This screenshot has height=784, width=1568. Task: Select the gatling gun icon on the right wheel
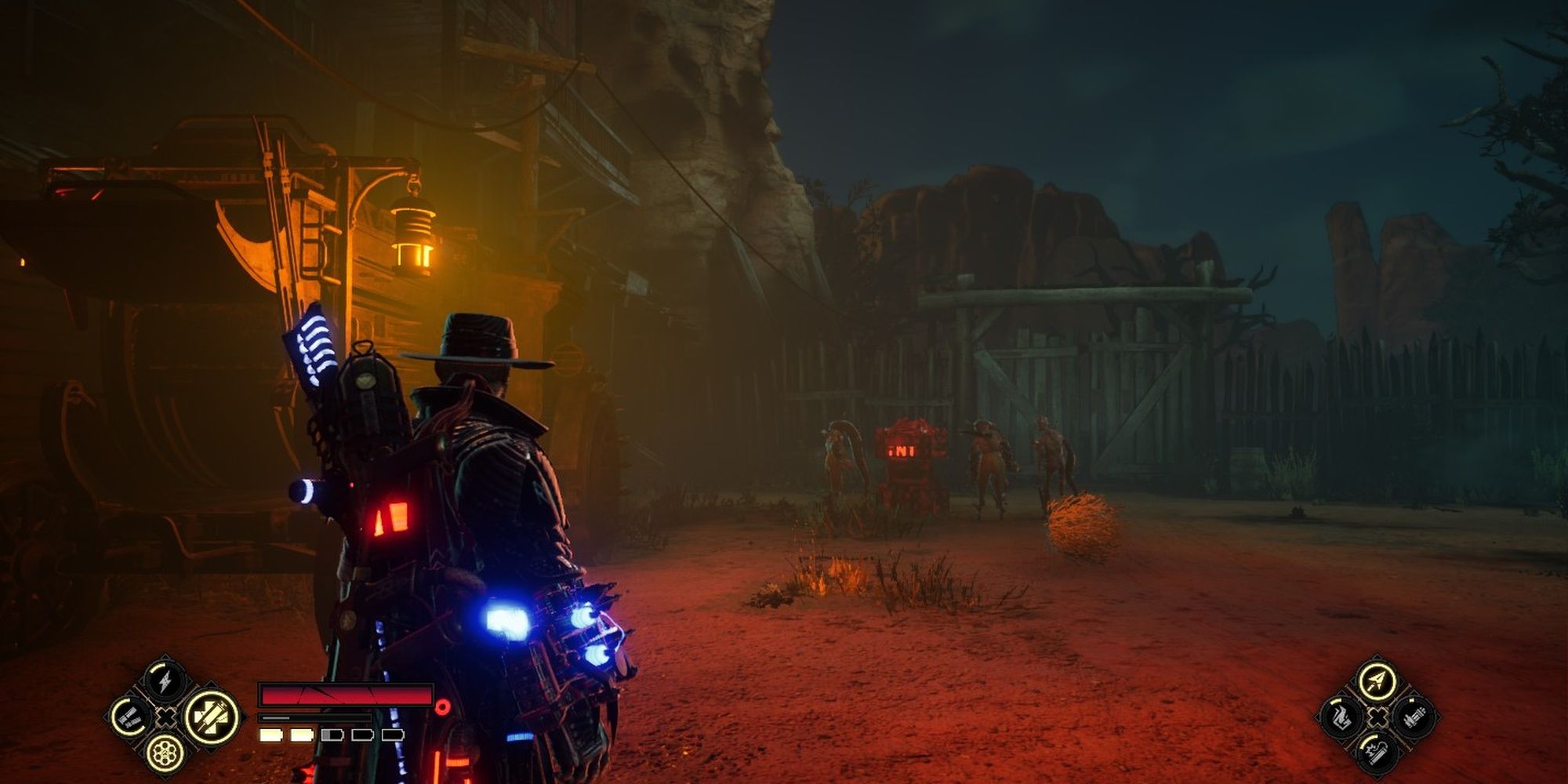(x=1415, y=717)
